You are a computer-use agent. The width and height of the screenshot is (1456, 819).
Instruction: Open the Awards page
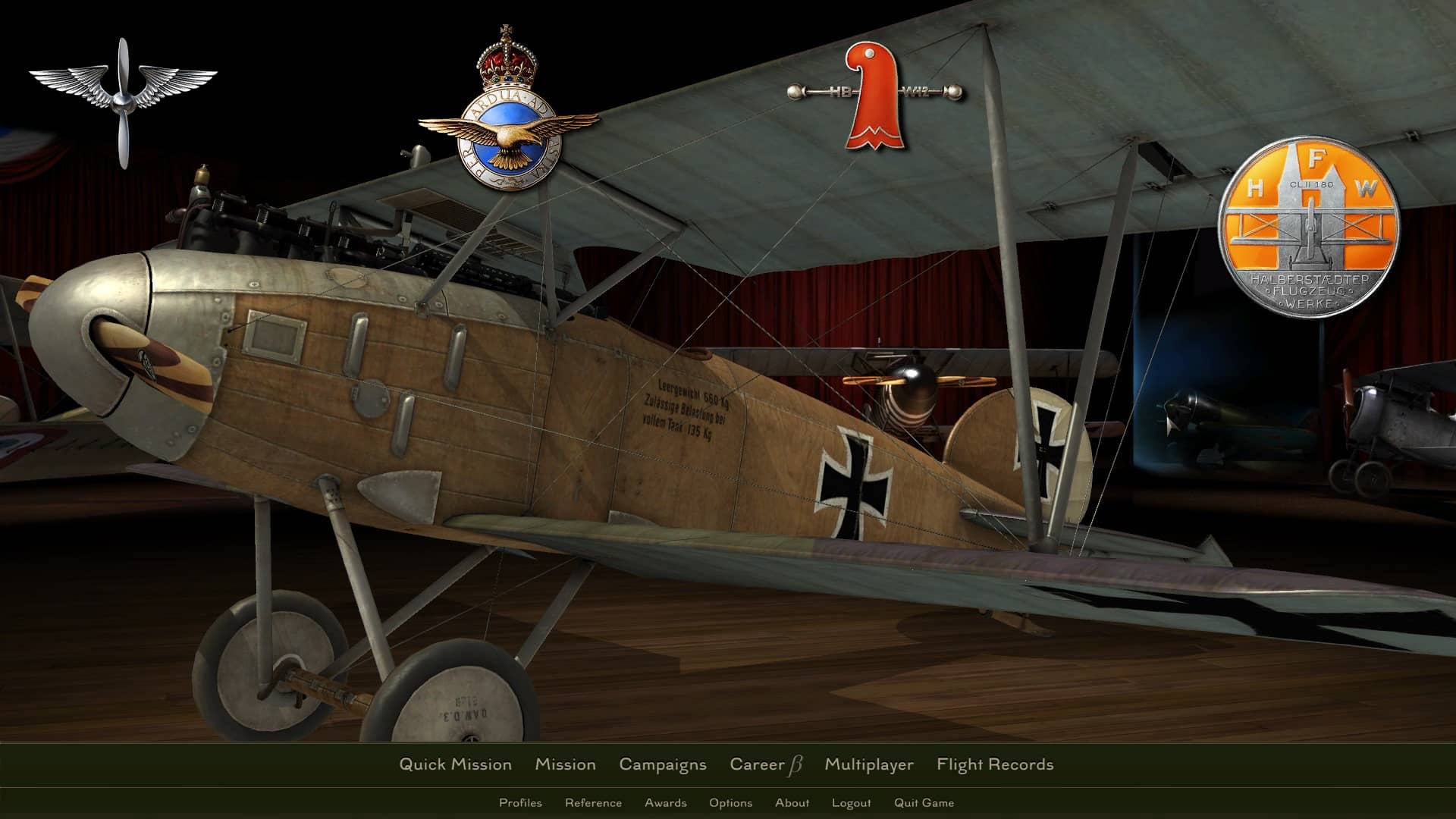click(665, 802)
